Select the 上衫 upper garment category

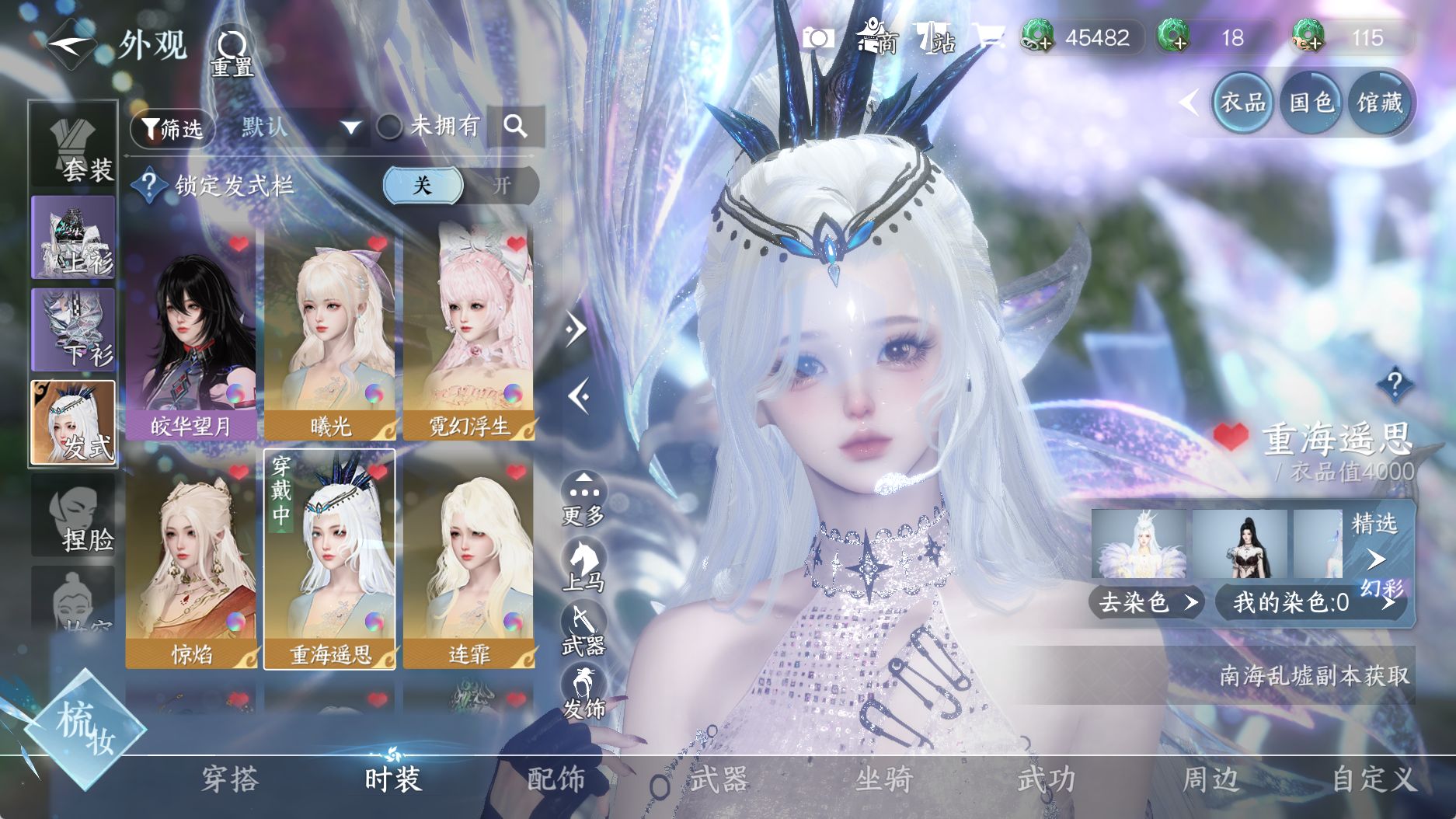[74, 238]
